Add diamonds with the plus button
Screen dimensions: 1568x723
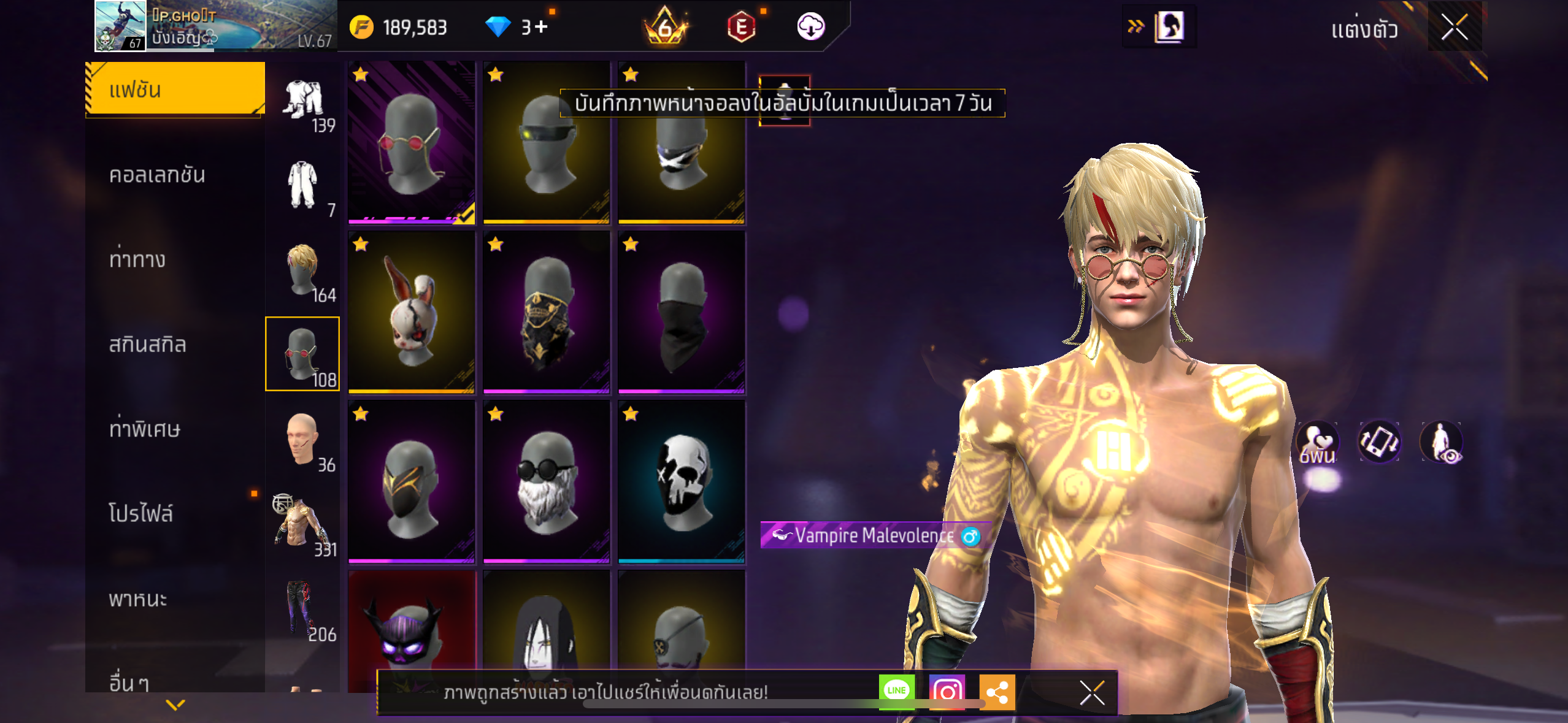pos(541,27)
